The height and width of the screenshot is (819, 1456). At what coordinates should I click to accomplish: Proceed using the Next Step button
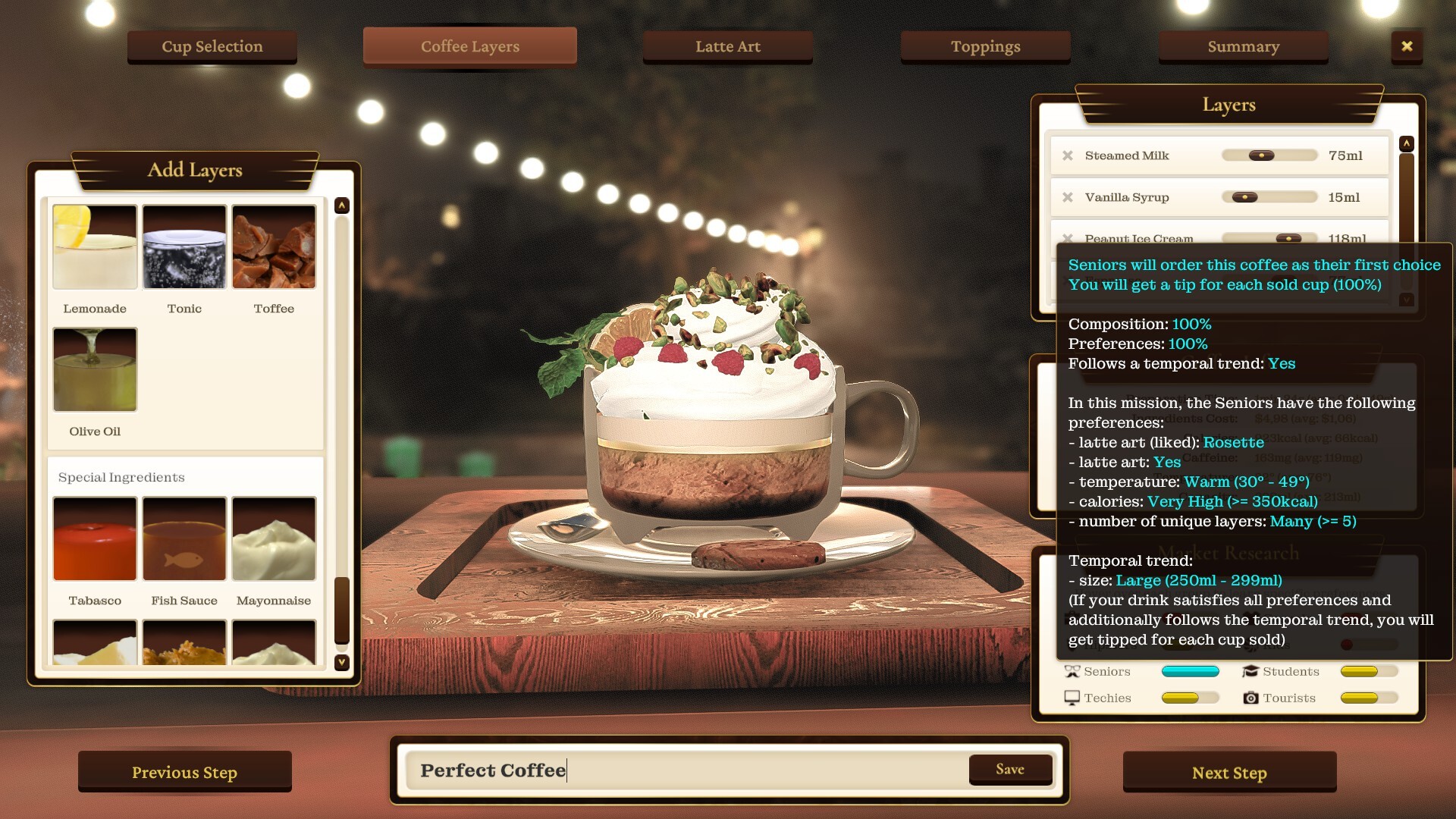pyautogui.click(x=1230, y=772)
